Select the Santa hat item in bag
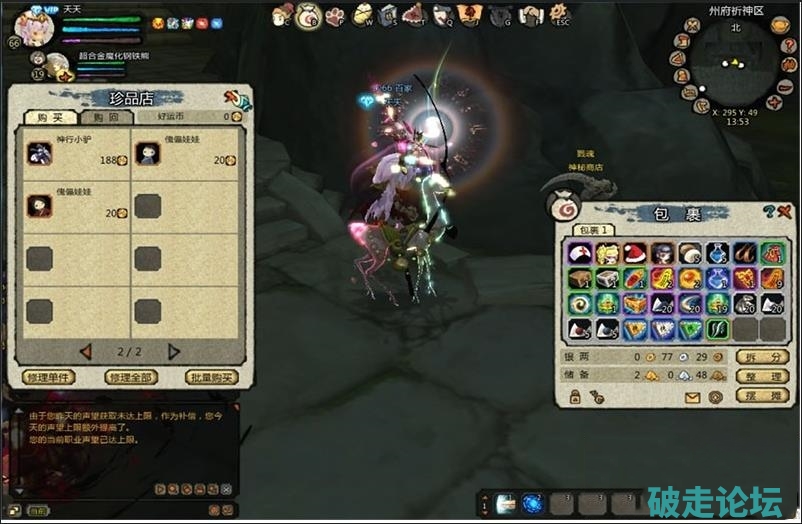 (x=634, y=253)
